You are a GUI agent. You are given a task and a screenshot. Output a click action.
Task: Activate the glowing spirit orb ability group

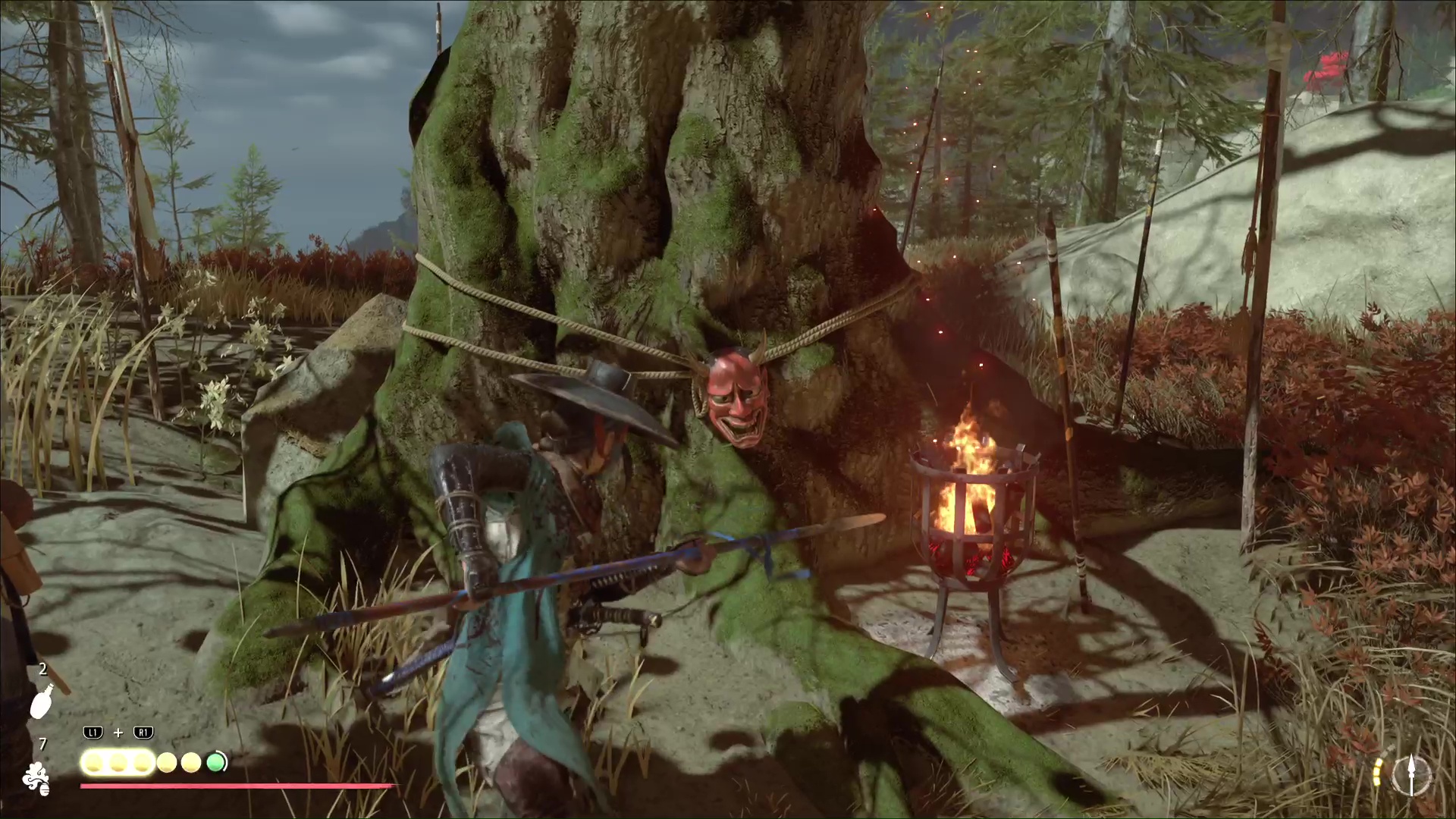[x=118, y=762]
